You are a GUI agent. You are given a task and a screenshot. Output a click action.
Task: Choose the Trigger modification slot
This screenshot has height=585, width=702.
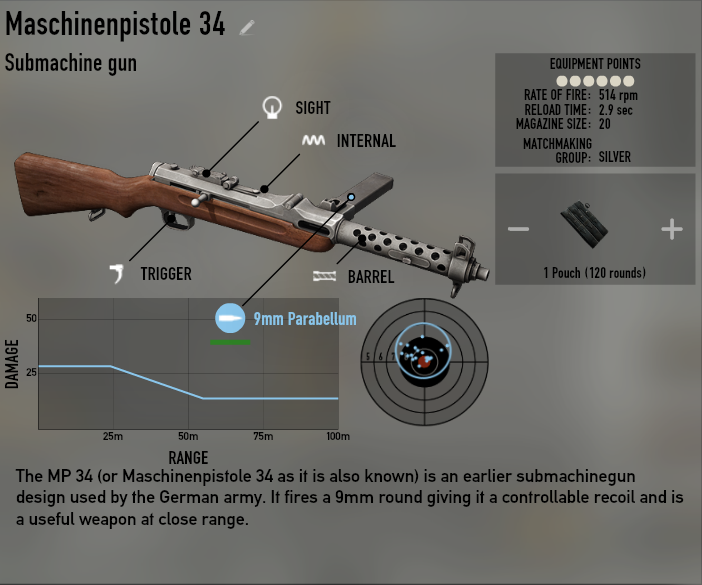[x=119, y=273]
